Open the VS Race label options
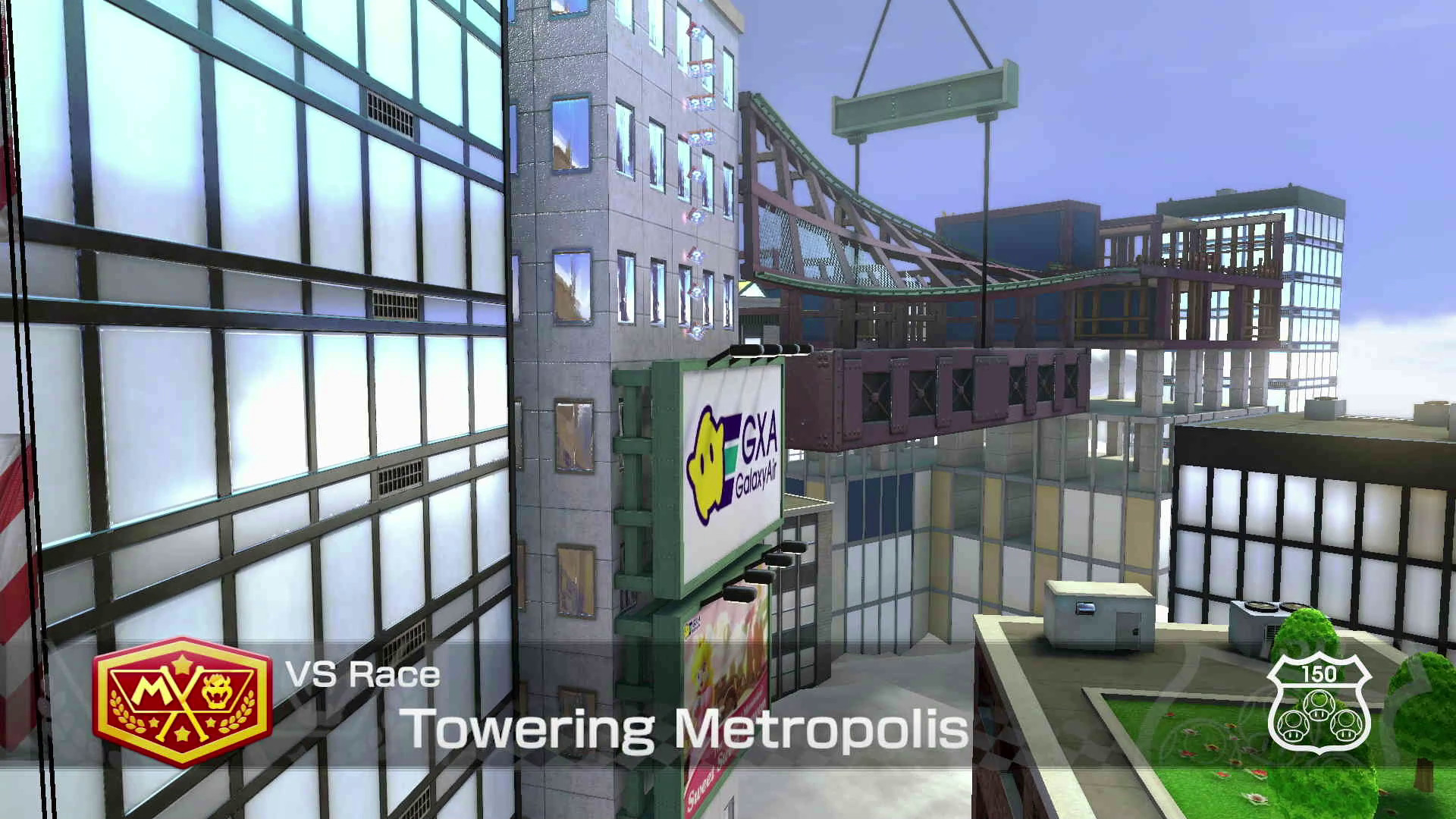Viewport: 1456px width, 819px height. tap(362, 675)
